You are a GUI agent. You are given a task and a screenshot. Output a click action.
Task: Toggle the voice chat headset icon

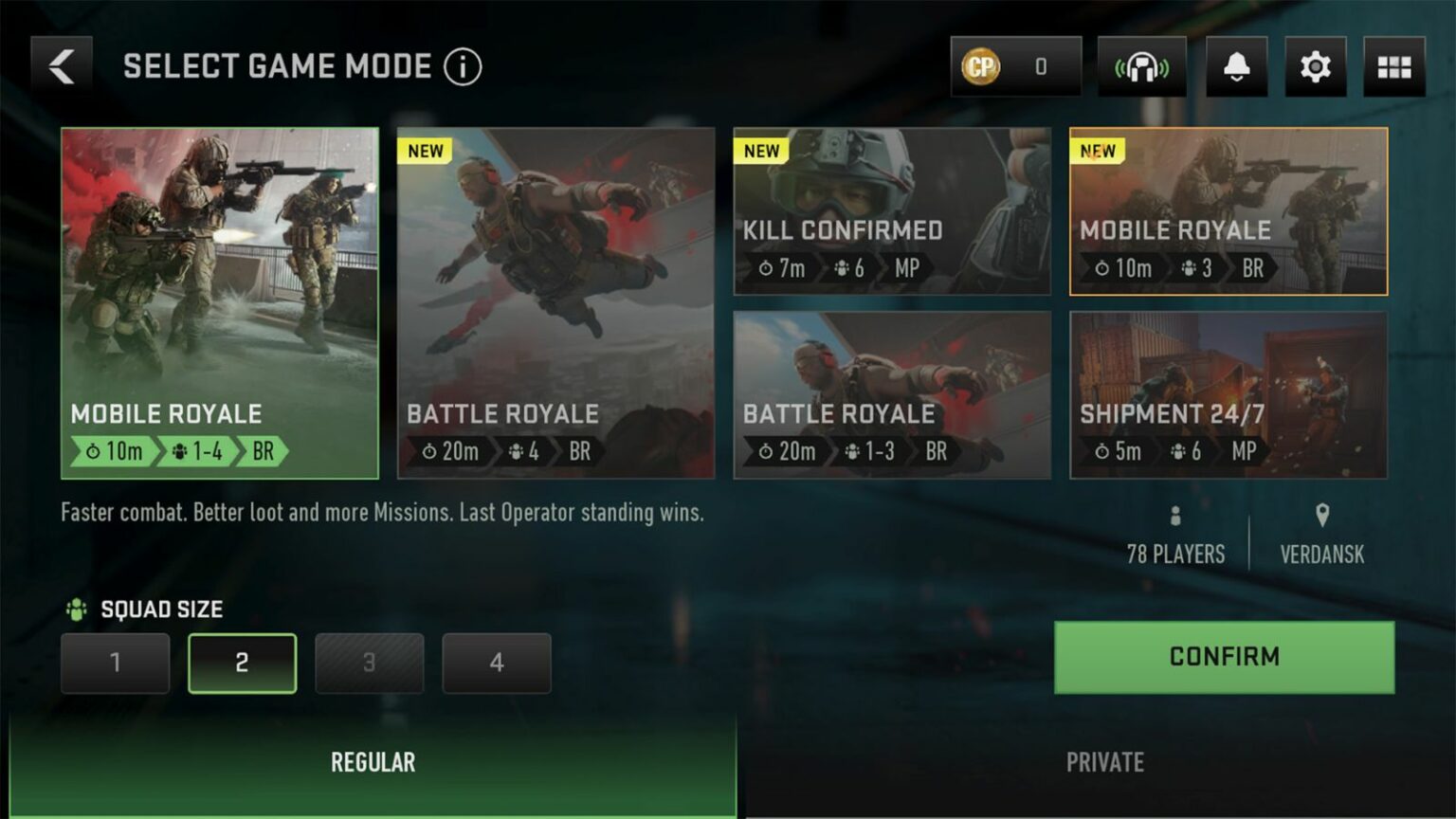point(1141,65)
